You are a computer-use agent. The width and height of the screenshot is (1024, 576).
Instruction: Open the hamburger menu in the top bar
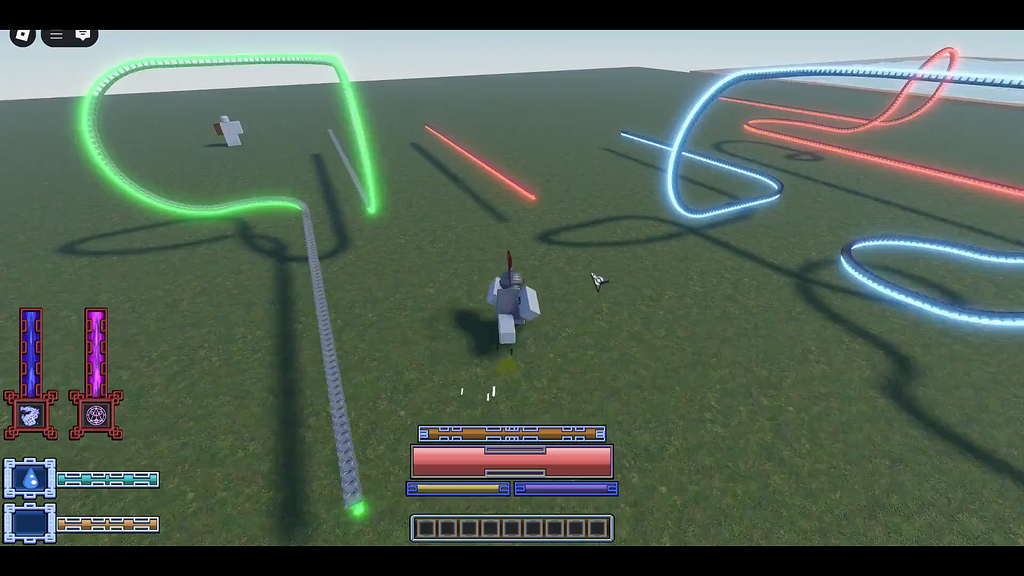pyautogui.click(x=57, y=35)
